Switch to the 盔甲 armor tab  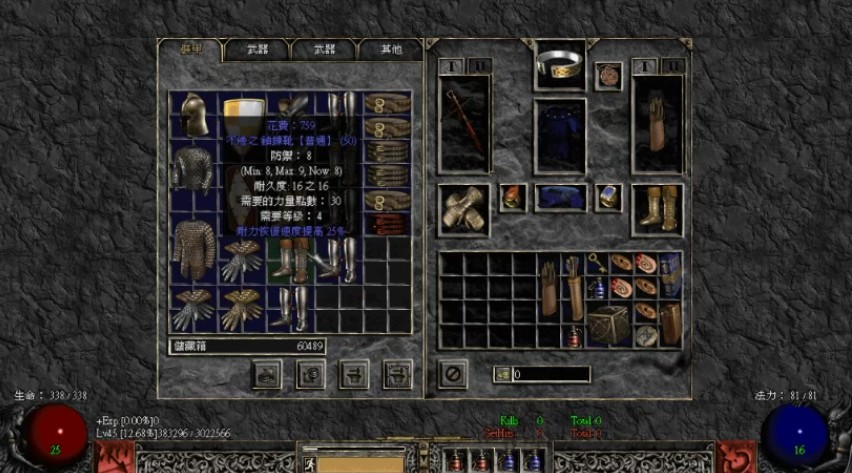tap(190, 49)
